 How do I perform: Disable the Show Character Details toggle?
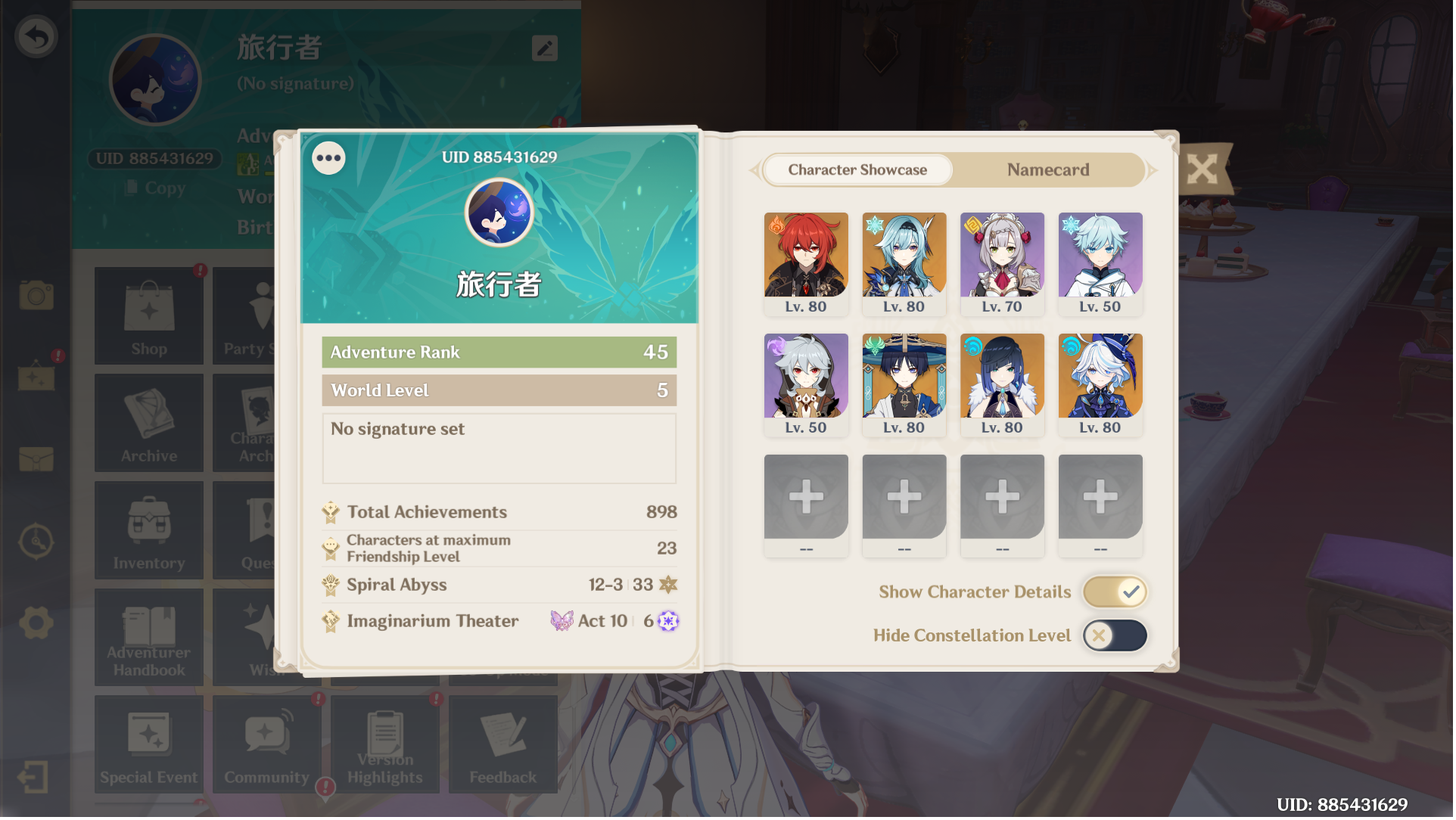coord(1114,592)
